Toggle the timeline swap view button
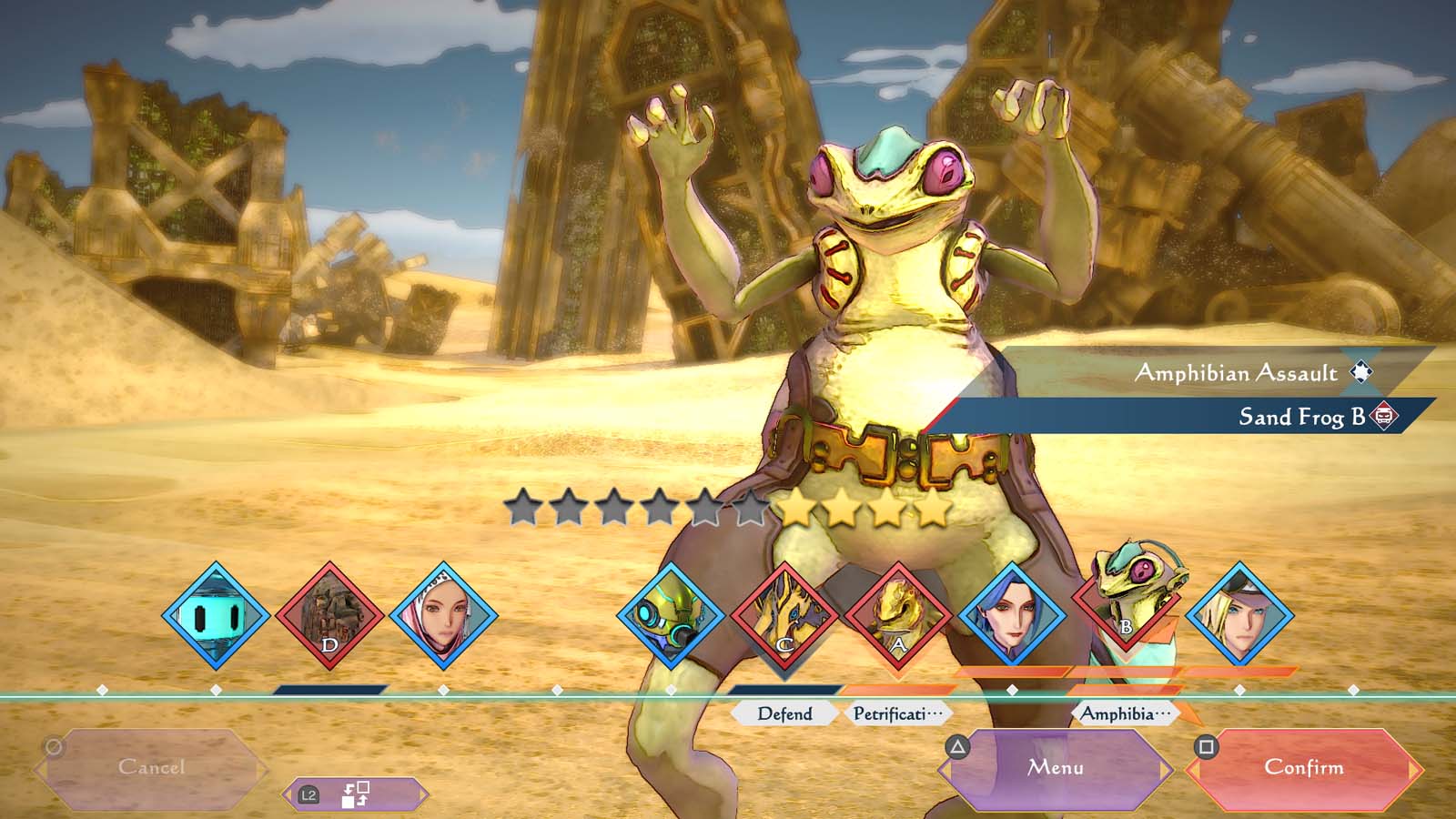Viewport: 1456px width, 819px height. 355,794
